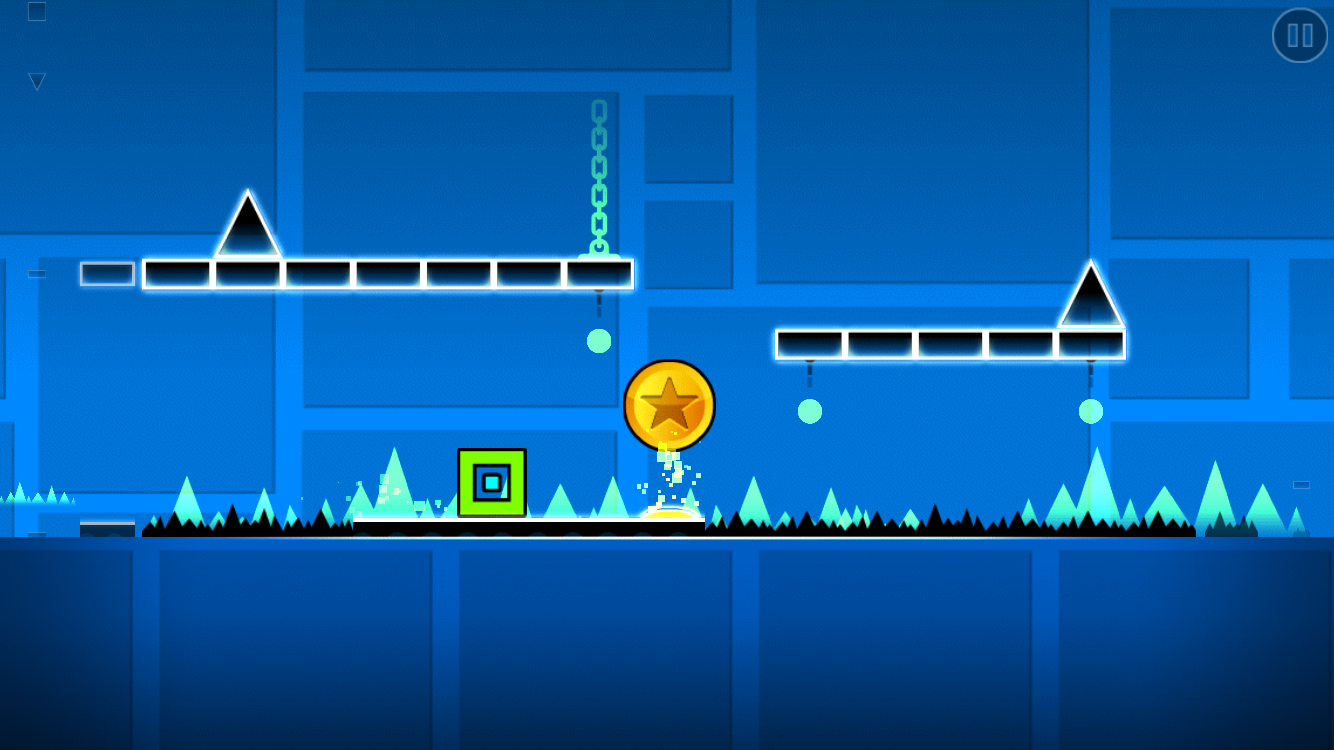
Task: Click the green orb under the right platform
Action: pos(809,409)
